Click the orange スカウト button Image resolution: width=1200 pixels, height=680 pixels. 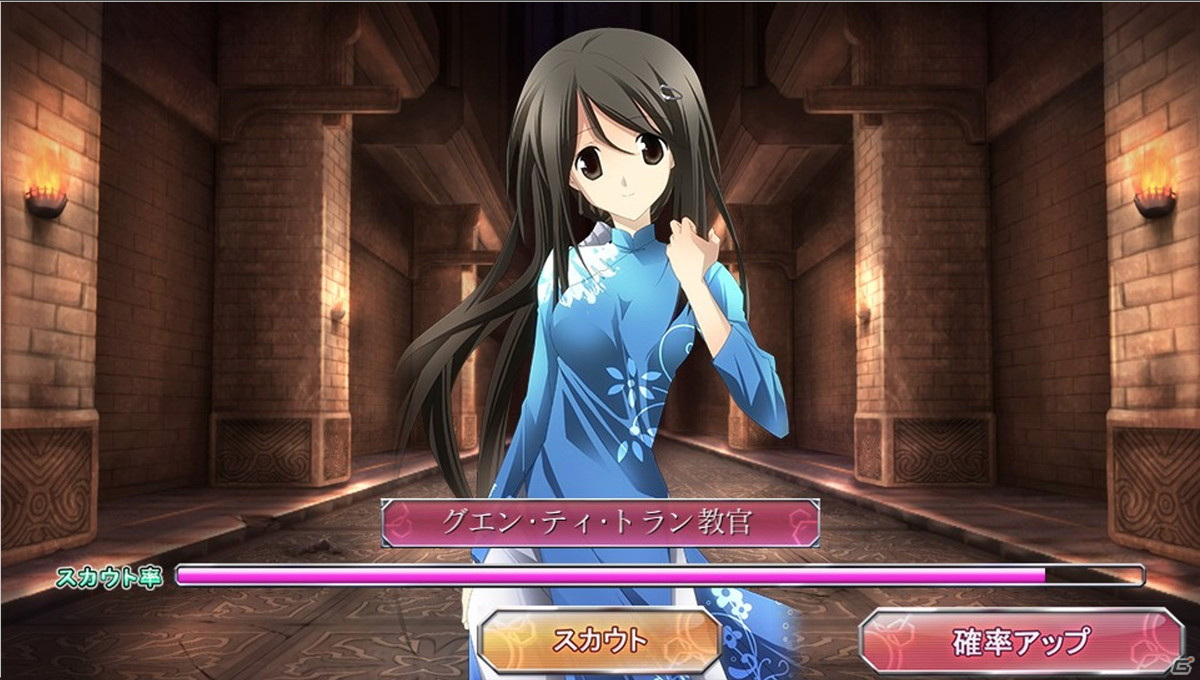click(600, 640)
